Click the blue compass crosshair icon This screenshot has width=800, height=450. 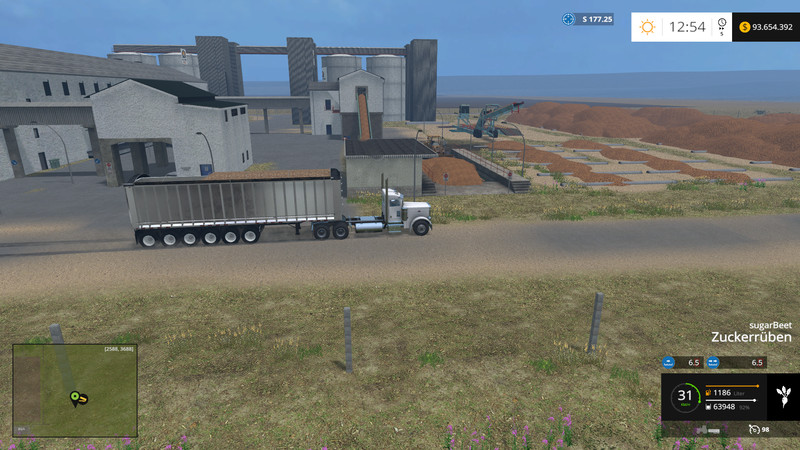point(569,19)
